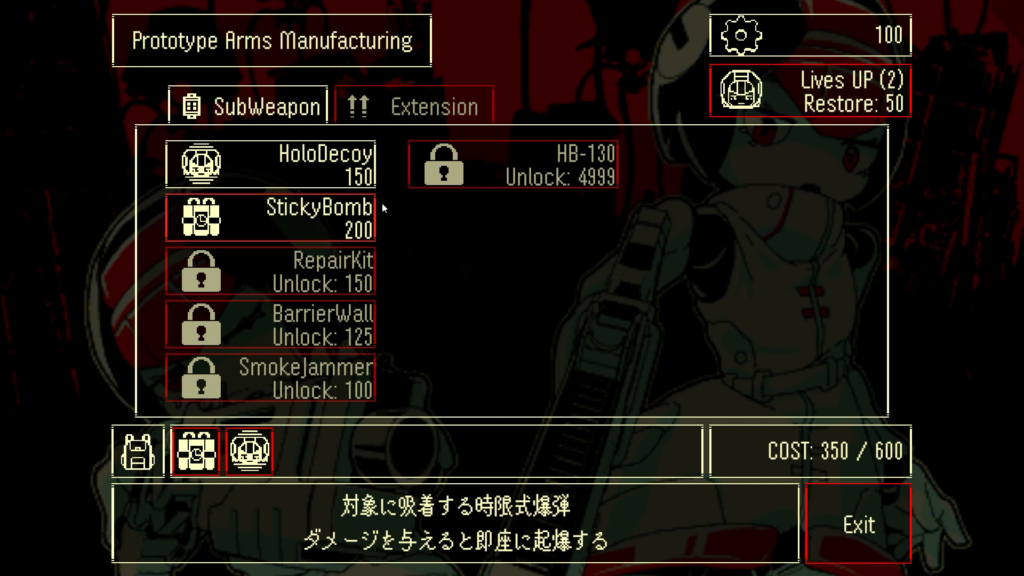Select the HoloDecoy subweapon for 150
The height and width of the screenshot is (576, 1024).
pos(271,165)
